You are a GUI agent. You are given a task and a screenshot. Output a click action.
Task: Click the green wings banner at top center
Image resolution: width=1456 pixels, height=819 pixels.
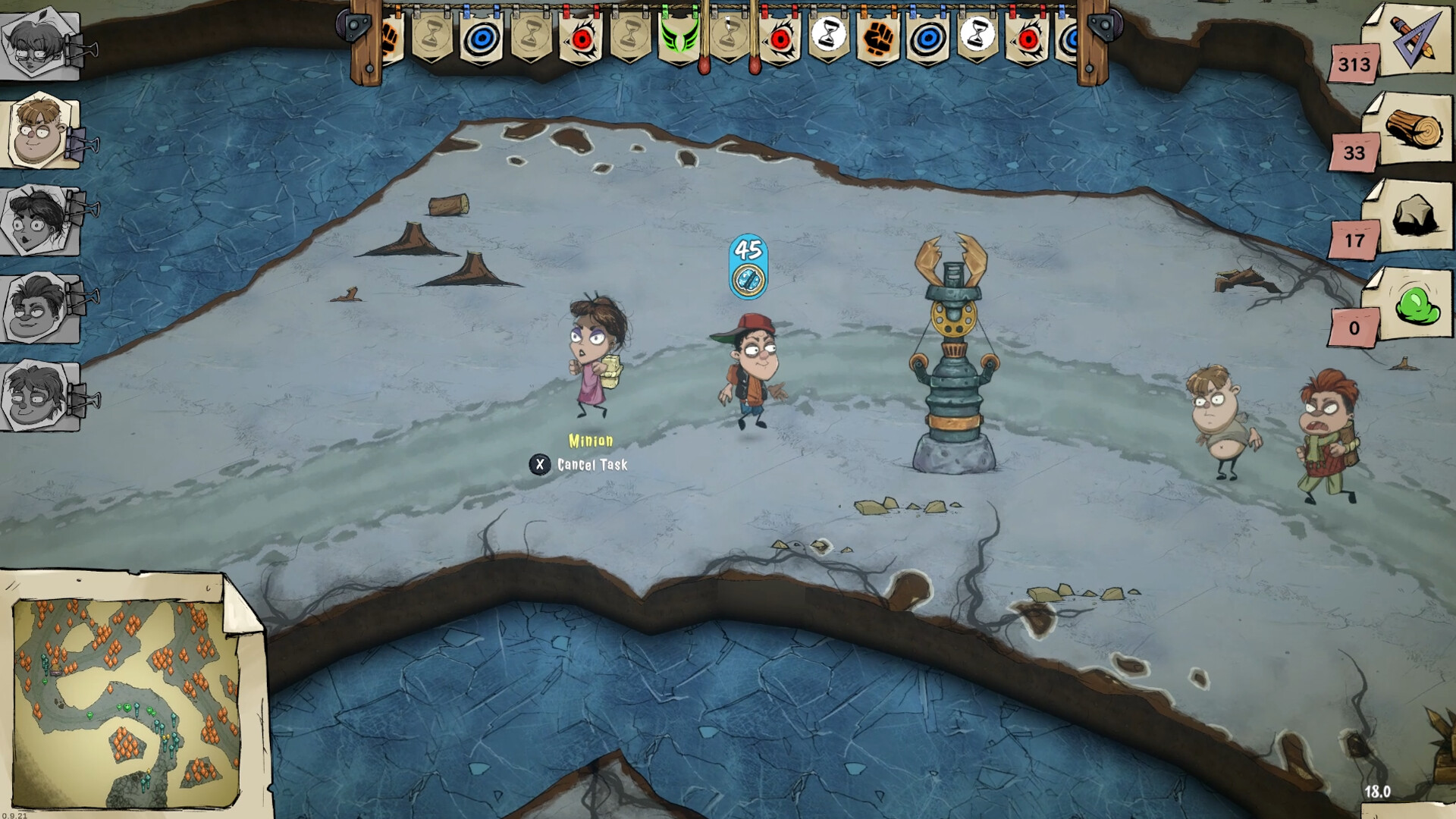(678, 38)
